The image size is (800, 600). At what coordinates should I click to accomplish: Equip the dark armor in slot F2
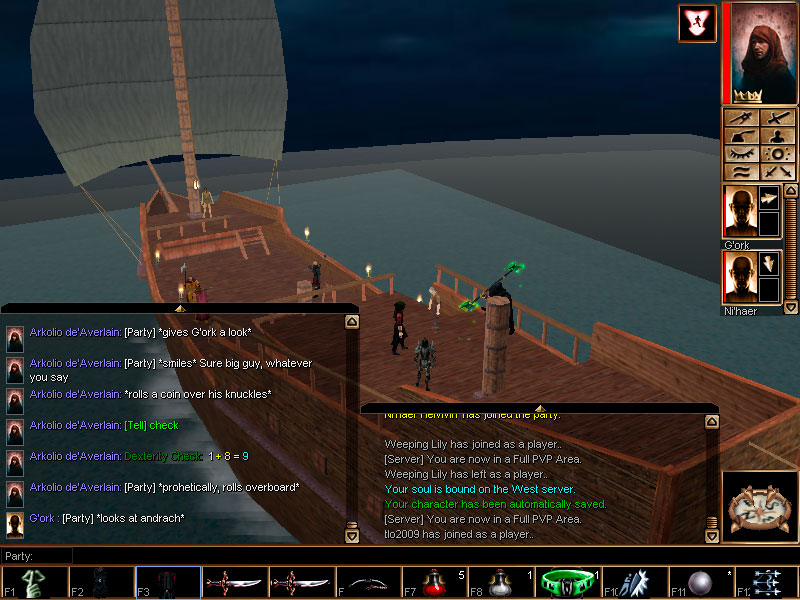(x=100, y=582)
